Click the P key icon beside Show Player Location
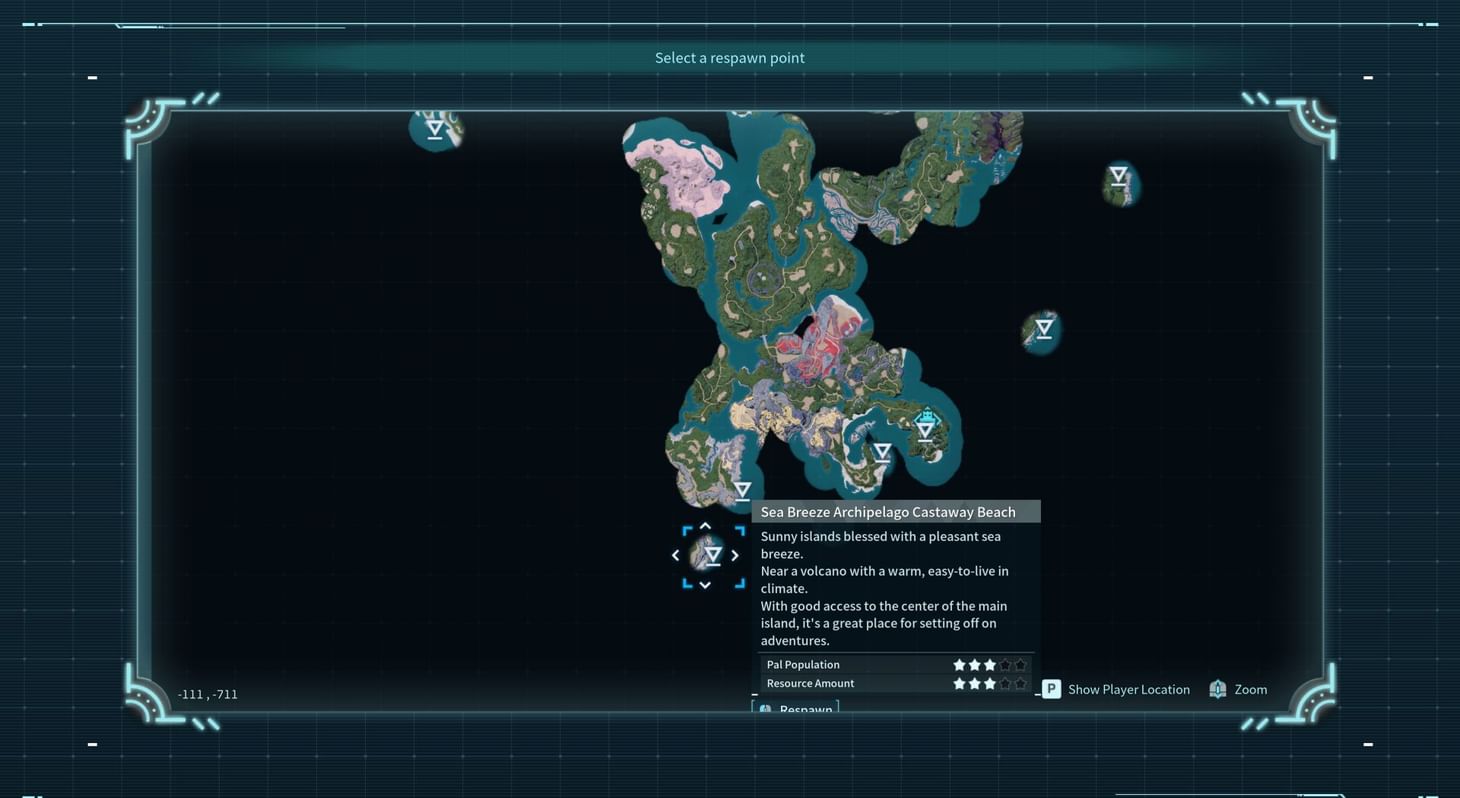The width and height of the screenshot is (1460, 798). (1050, 689)
